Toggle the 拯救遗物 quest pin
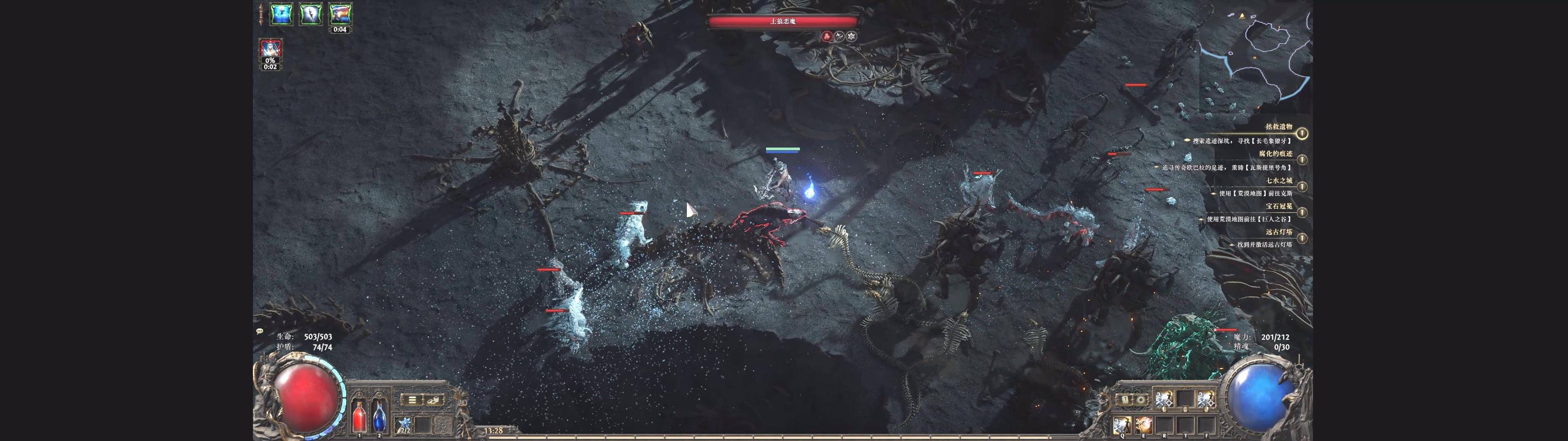The height and width of the screenshot is (441, 1568). 1301,133
